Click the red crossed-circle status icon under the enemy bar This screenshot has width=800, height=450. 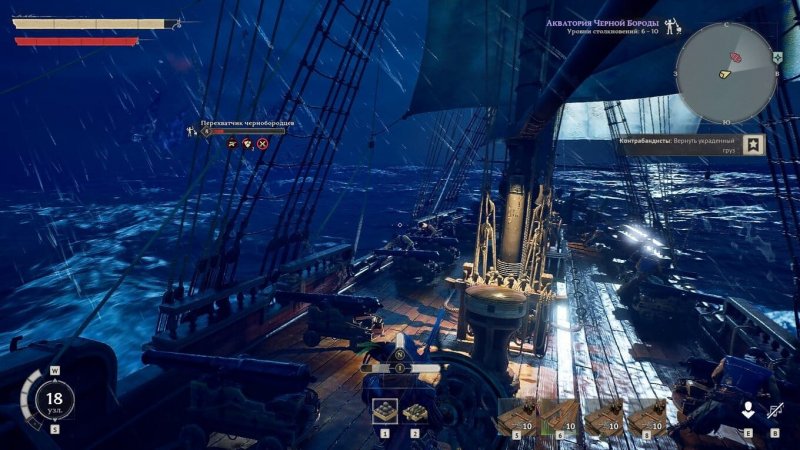263,144
